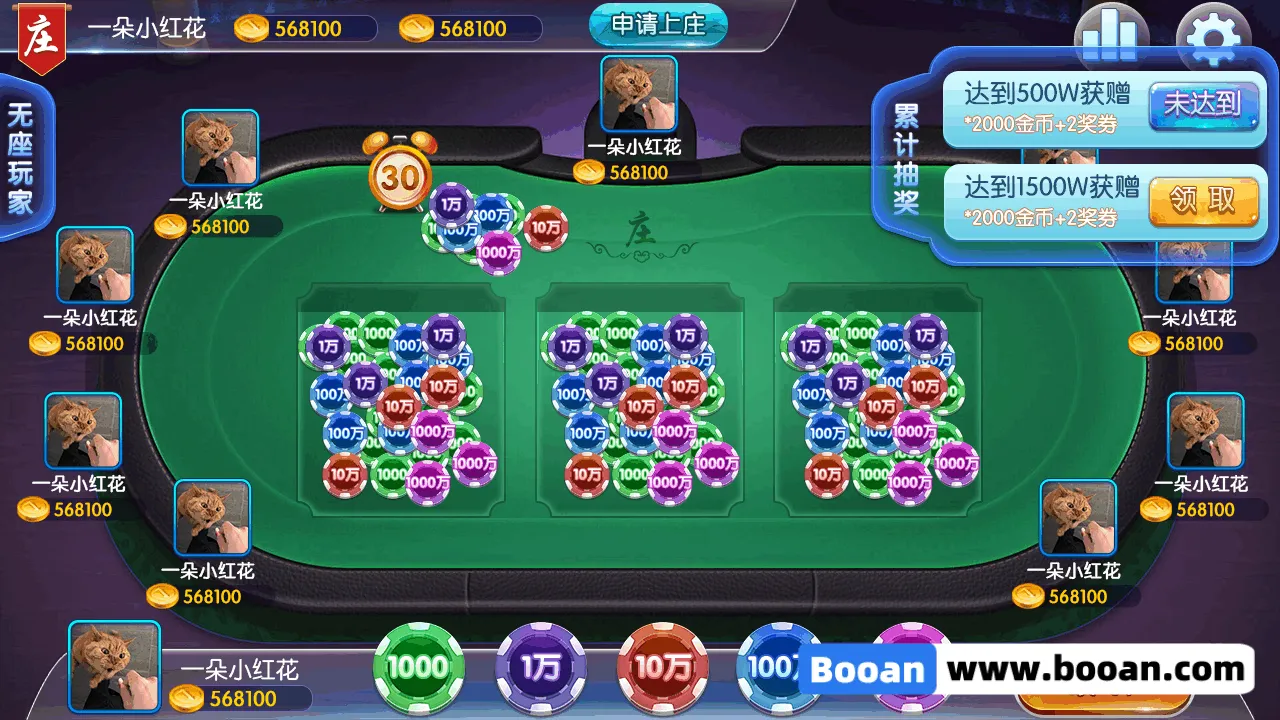Screen dimensions: 1280x720
Task: Show the bar chart statistics panel
Action: (x=1111, y=36)
